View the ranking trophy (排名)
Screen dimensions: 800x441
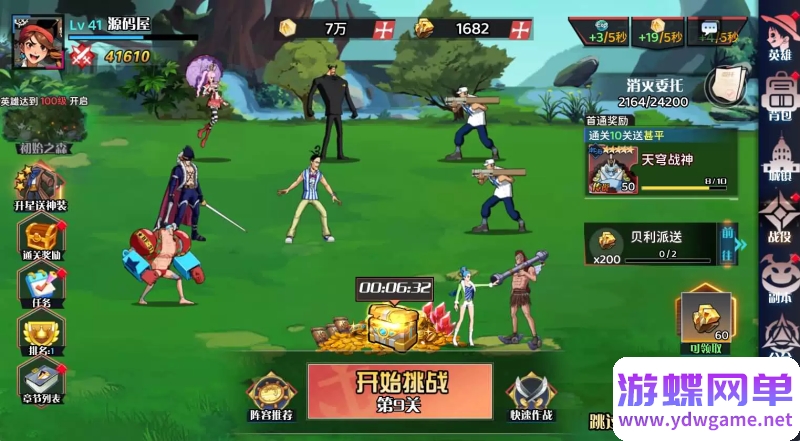pyautogui.click(x=40, y=335)
